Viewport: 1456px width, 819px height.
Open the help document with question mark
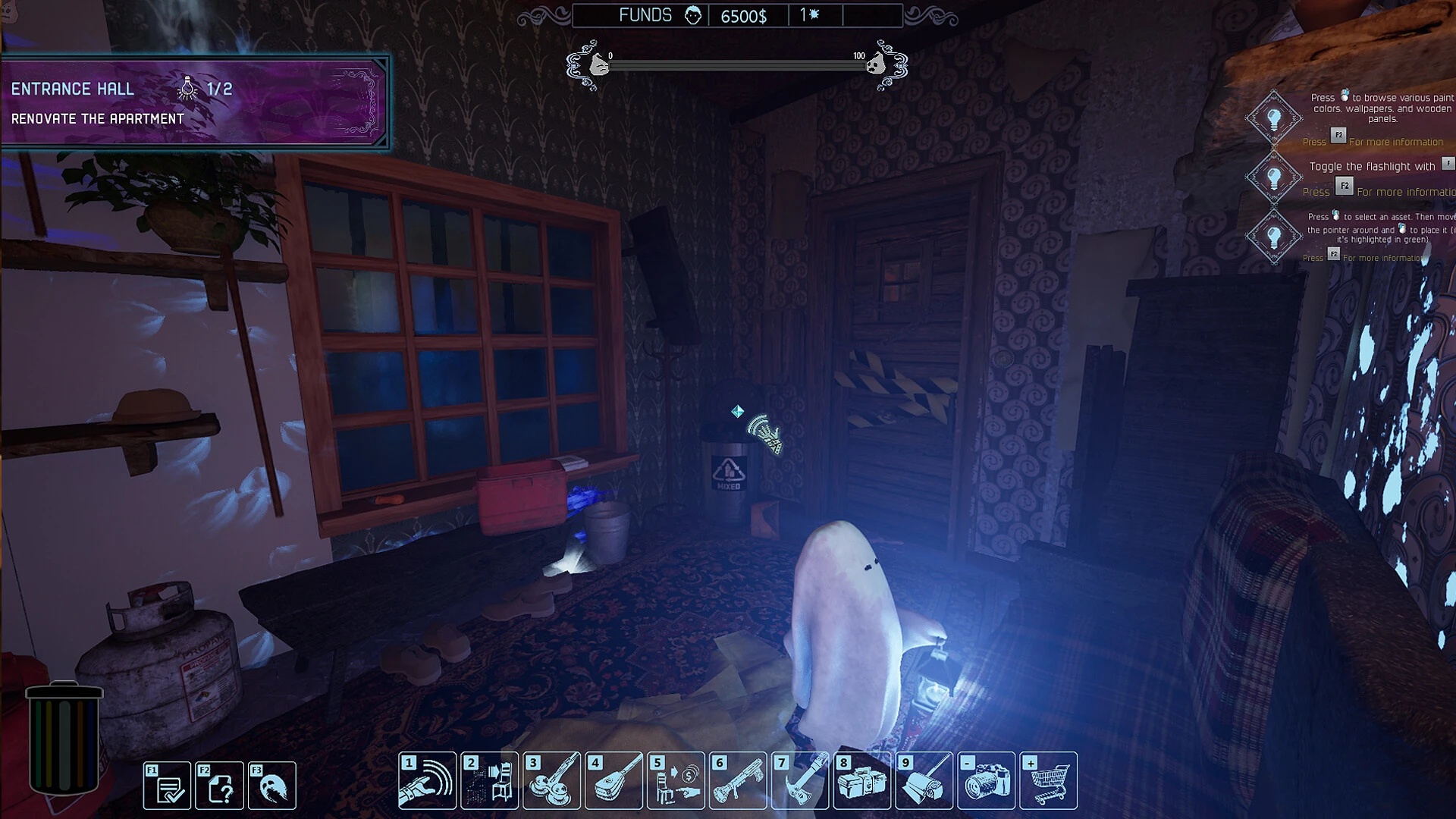tap(220, 786)
